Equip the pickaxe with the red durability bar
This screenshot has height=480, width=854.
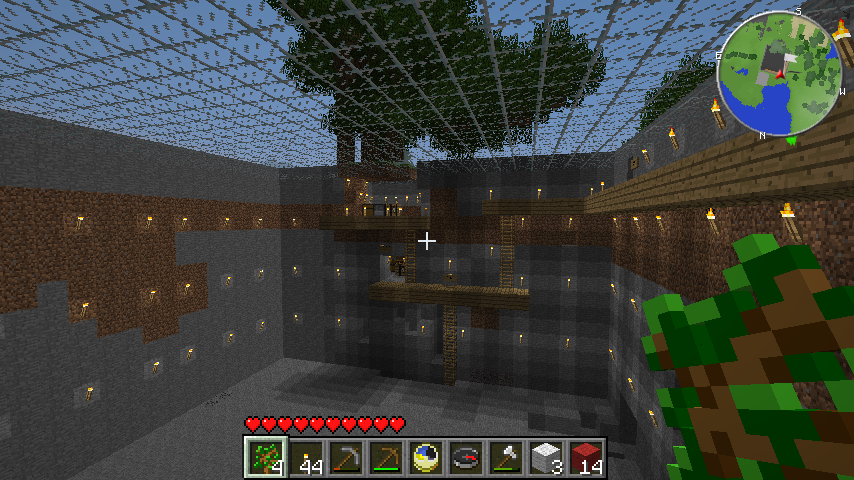(x=346, y=457)
